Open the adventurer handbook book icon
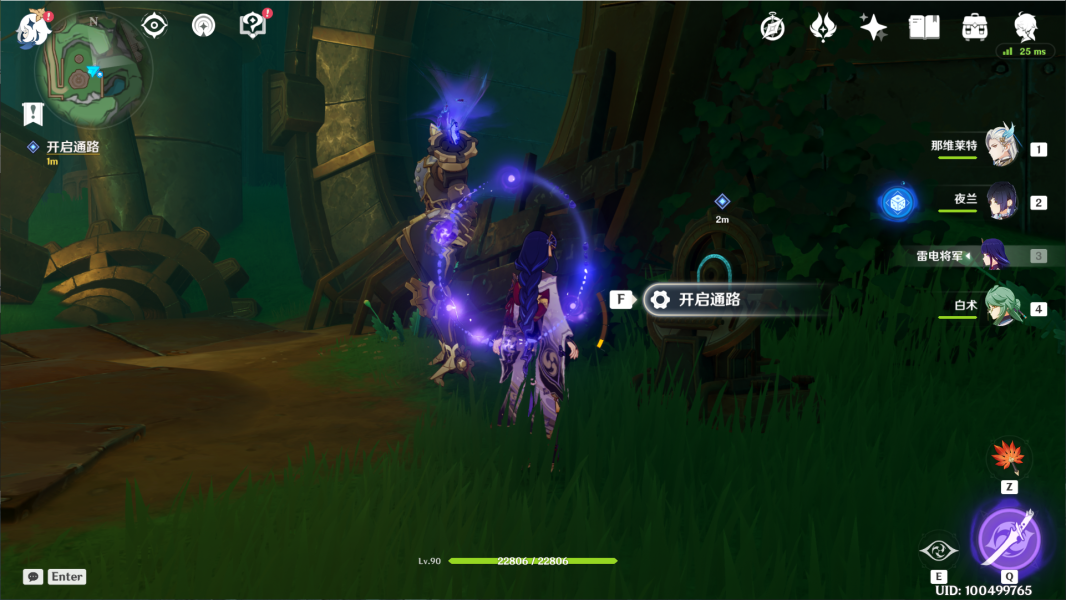Screen dimensions: 1066x600 click(924, 27)
